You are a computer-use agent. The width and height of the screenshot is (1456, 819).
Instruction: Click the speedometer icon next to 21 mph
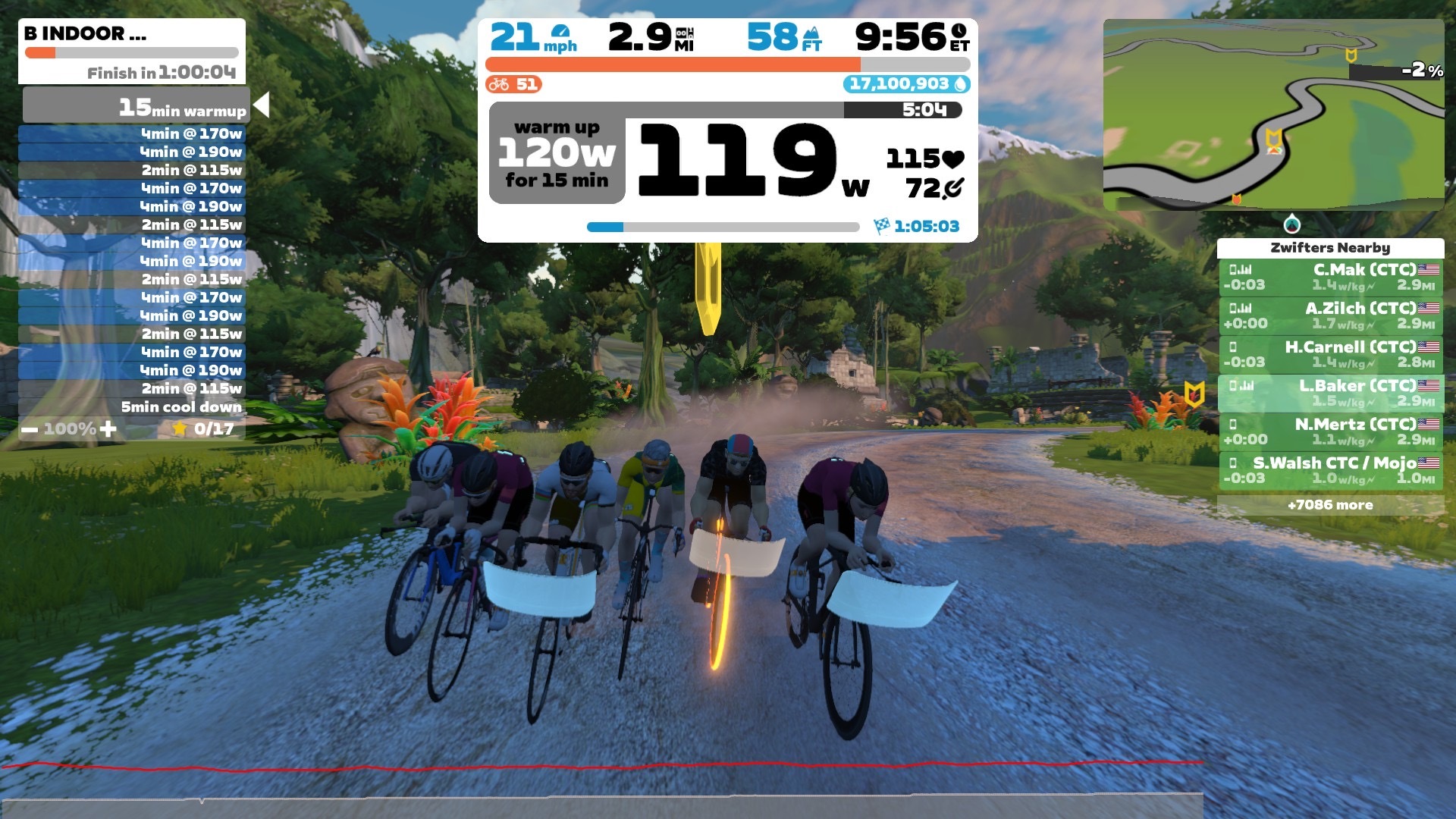(560, 32)
